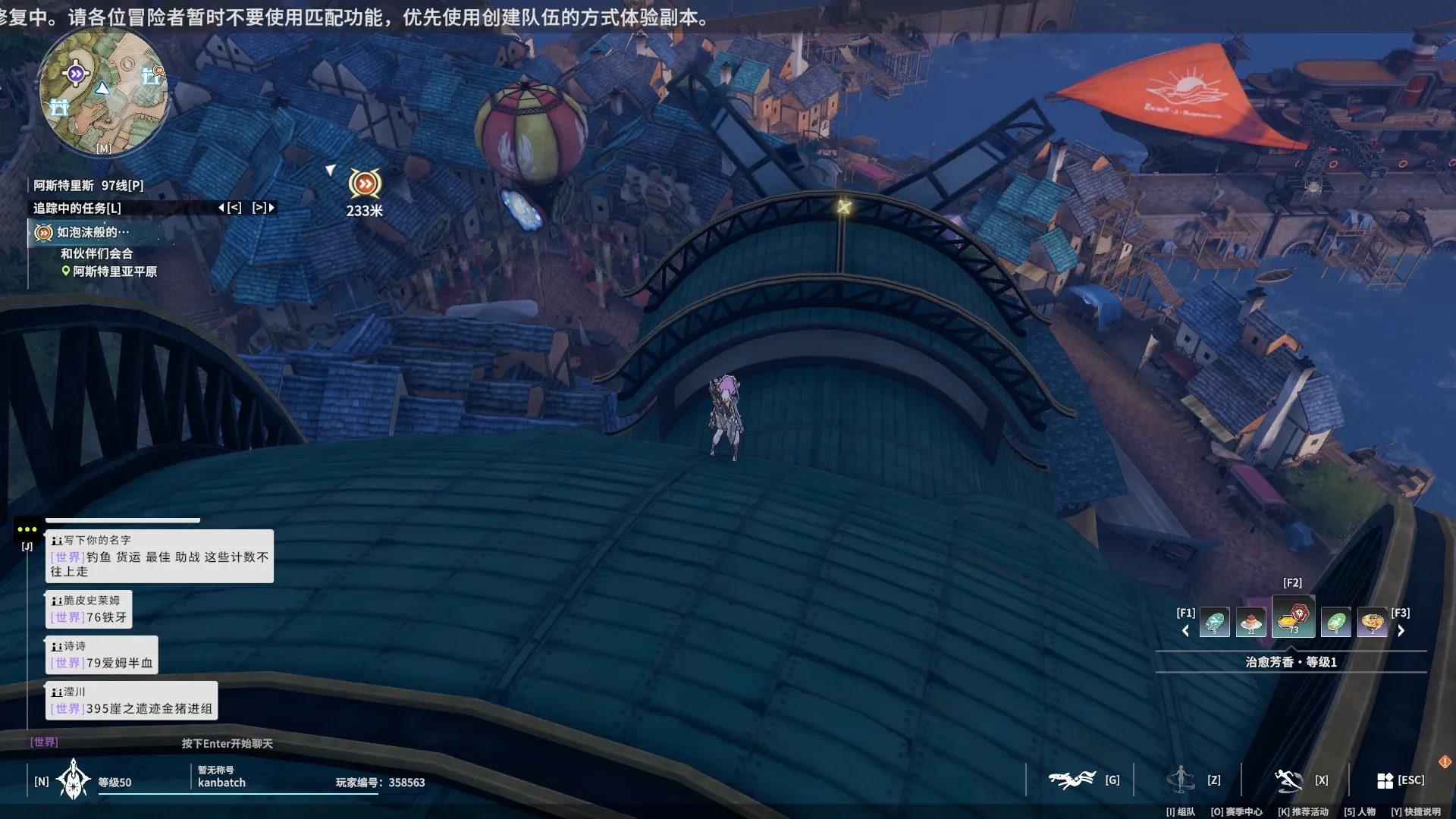Cycle the item quickbar right
Screen dimensions: 1456x819
coord(1401,631)
